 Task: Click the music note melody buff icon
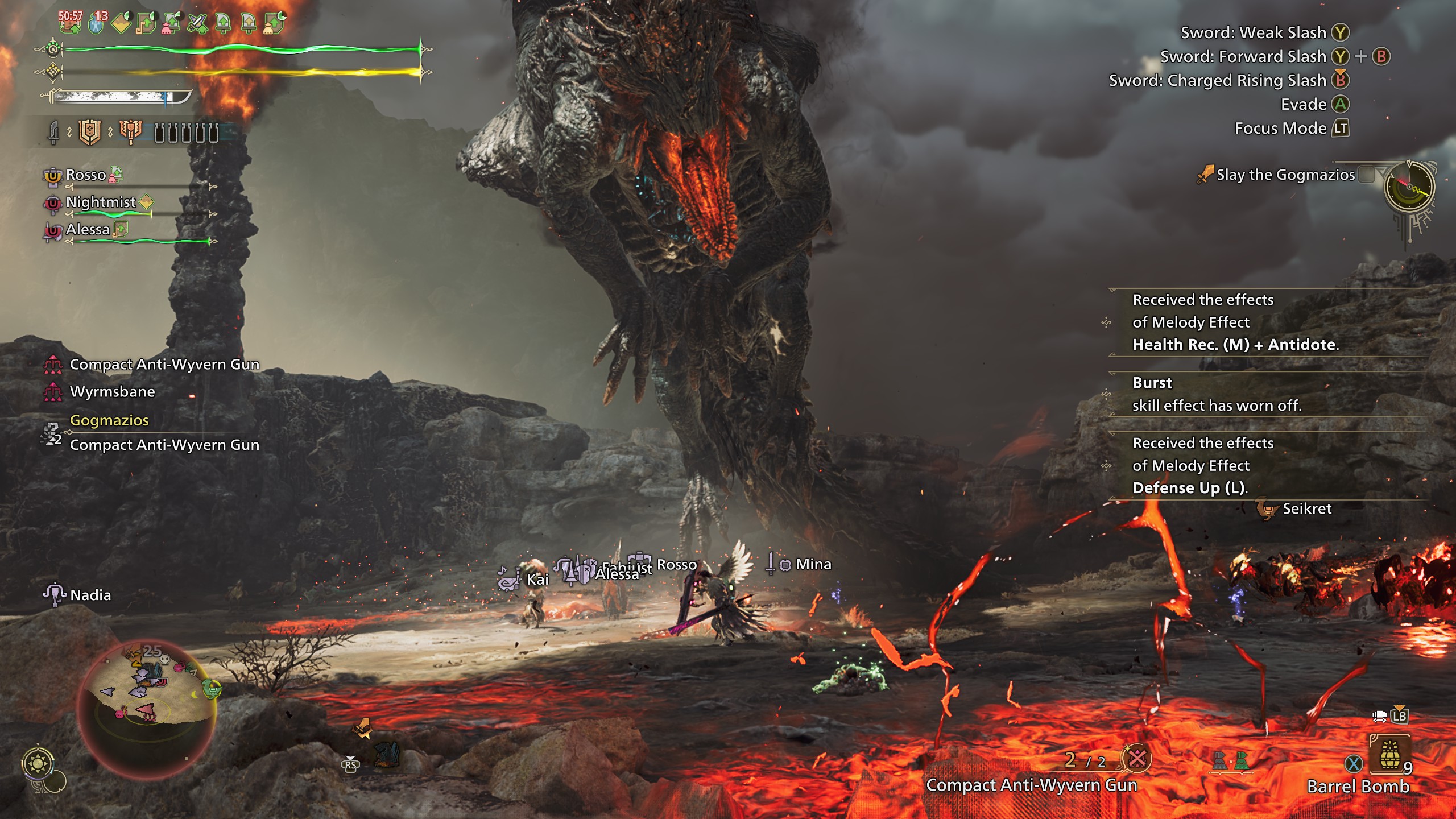point(147,23)
